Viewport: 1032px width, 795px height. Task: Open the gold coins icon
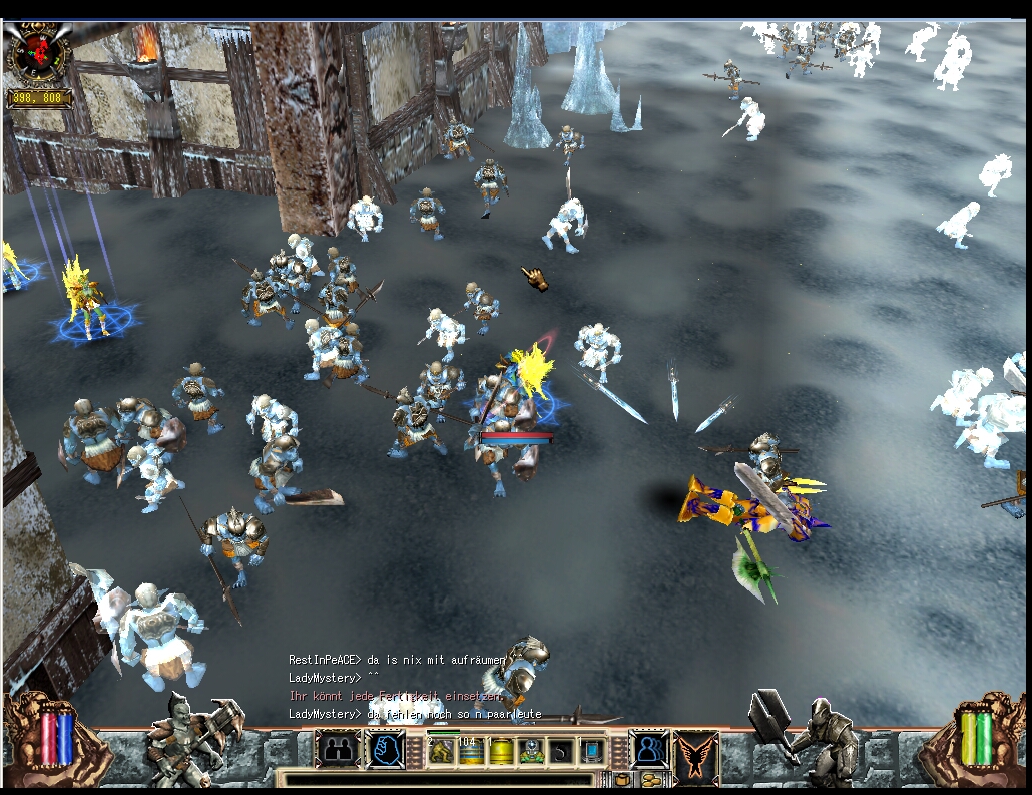pos(651,779)
